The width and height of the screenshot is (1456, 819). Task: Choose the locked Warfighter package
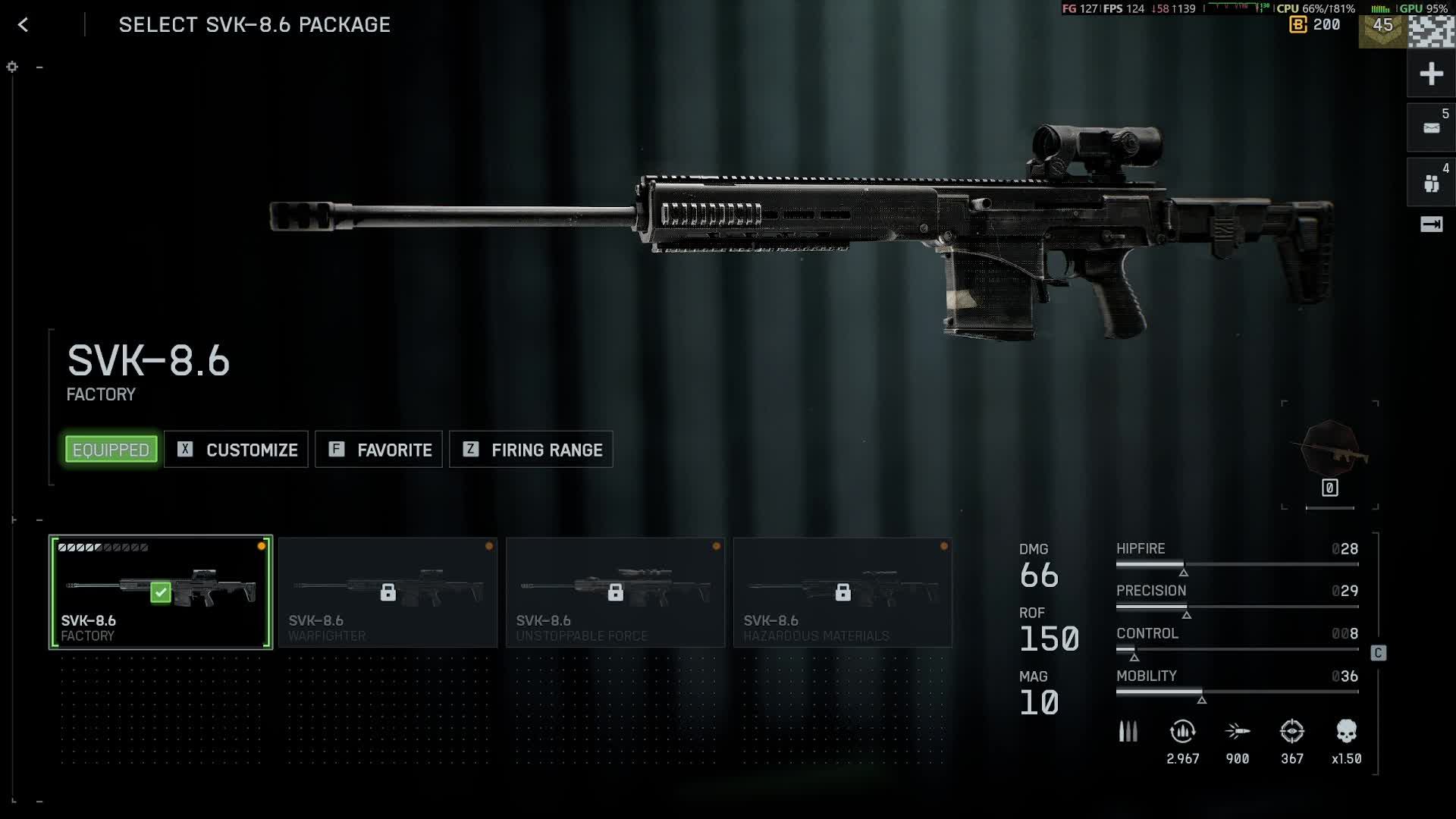pyautogui.click(x=388, y=592)
